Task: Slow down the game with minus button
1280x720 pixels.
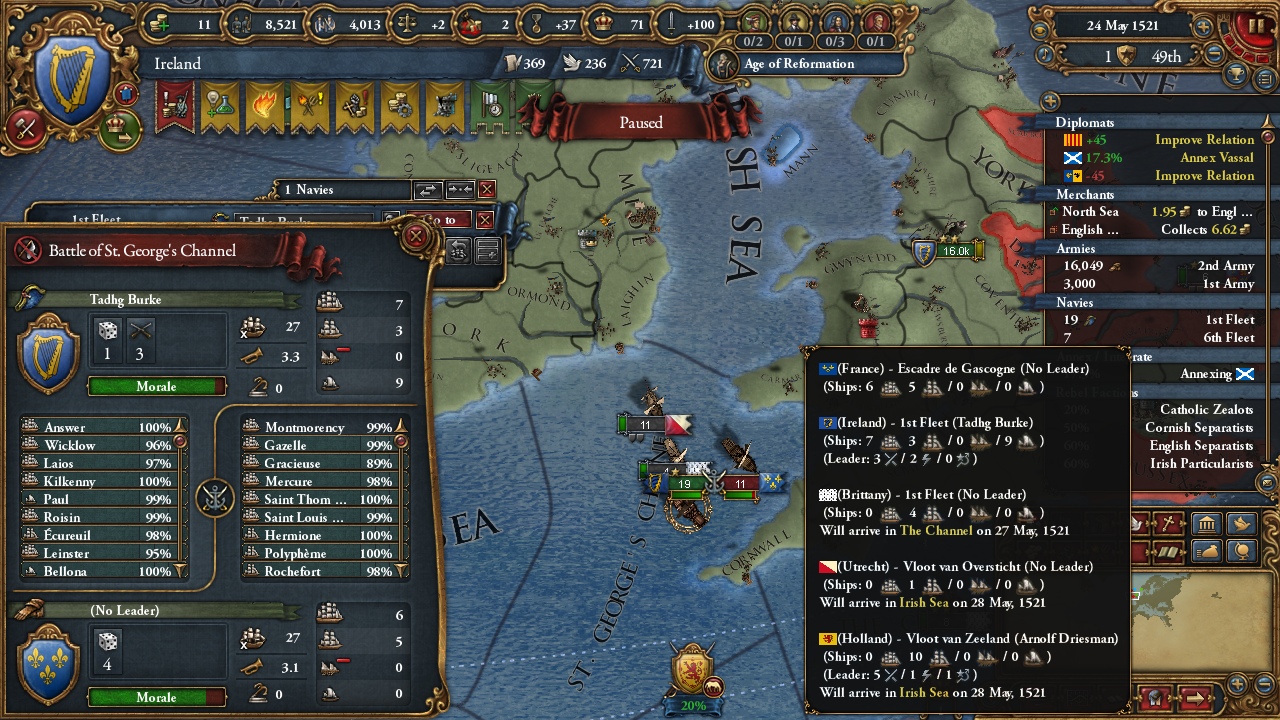Action: click(1216, 56)
